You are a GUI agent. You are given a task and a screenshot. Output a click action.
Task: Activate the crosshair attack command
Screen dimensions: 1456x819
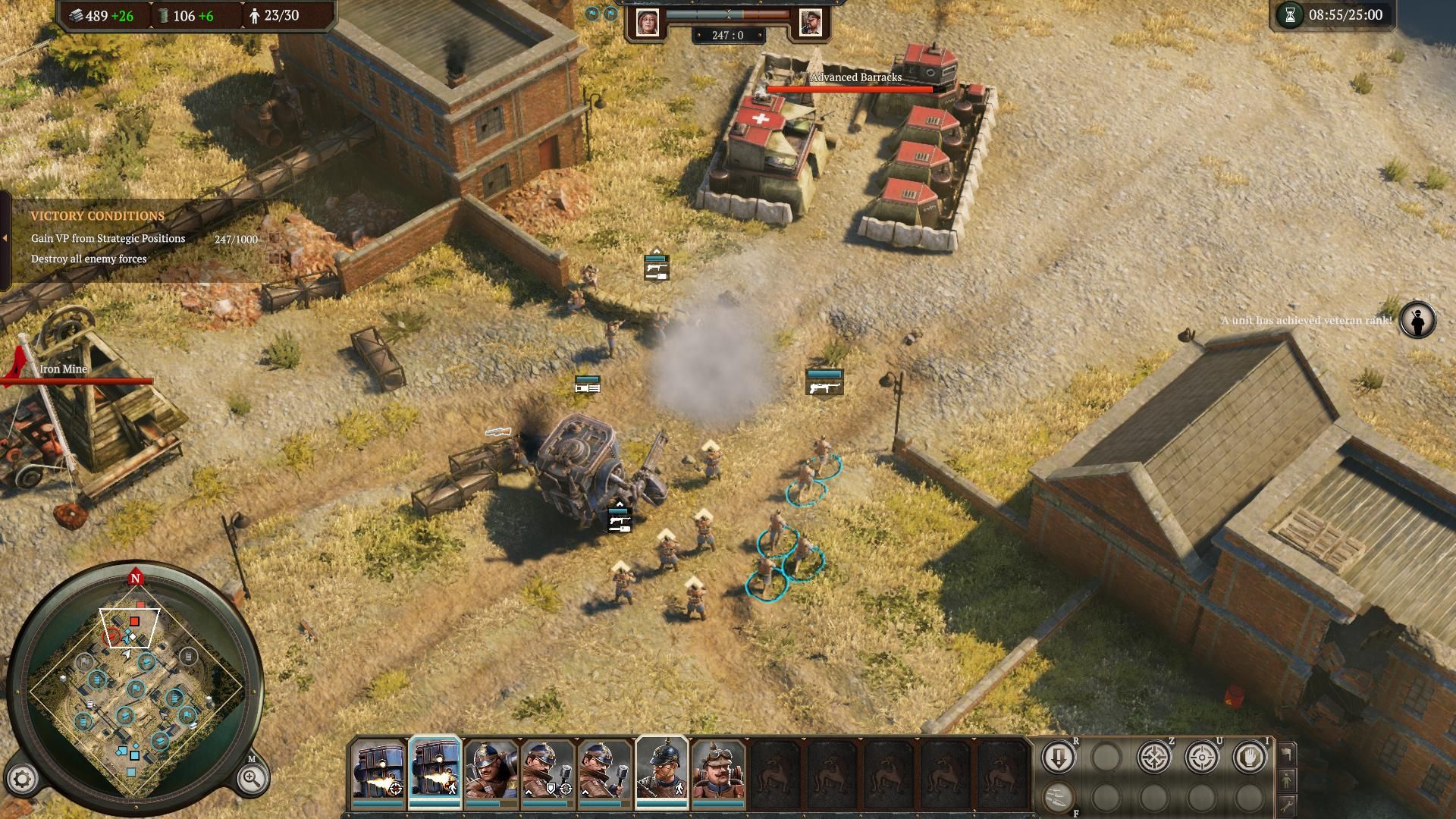[x=1201, y=757]
